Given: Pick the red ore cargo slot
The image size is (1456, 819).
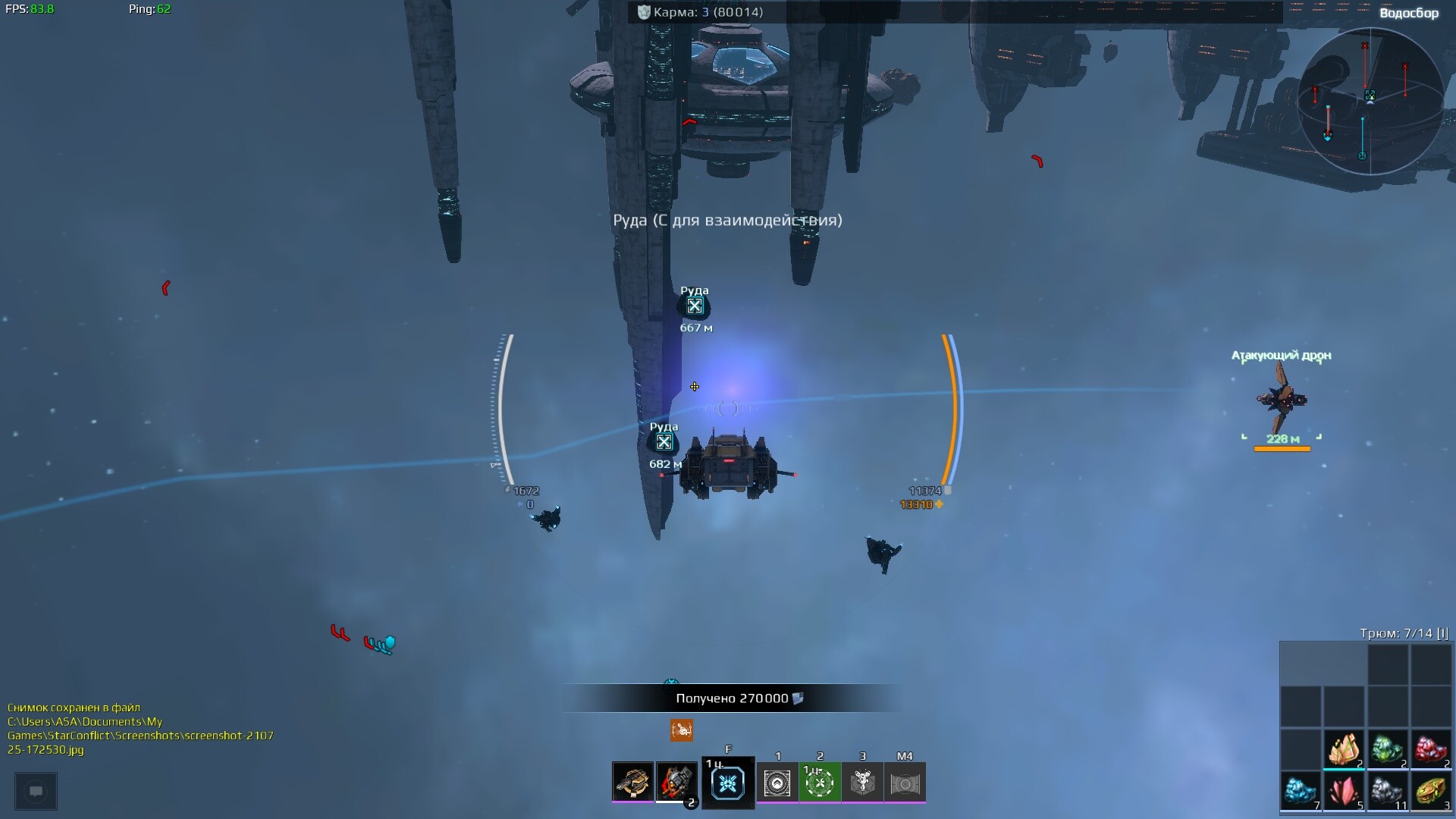Looking at the screenshot, I should (1431, 750).
